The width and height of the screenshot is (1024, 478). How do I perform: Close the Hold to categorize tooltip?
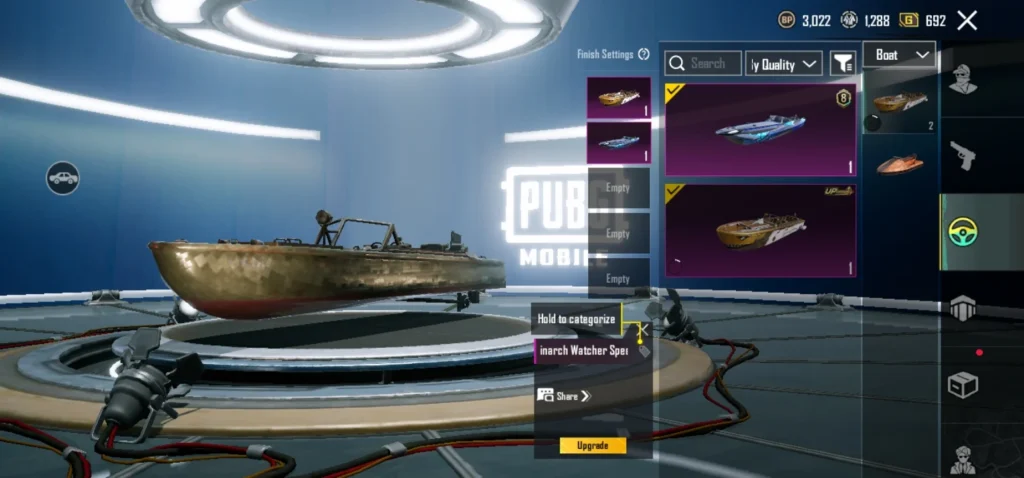point(644,327)
